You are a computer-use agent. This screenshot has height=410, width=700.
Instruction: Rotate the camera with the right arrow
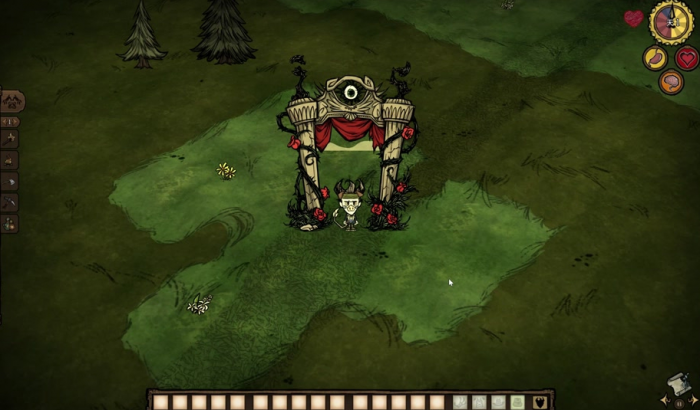point(694,401)
